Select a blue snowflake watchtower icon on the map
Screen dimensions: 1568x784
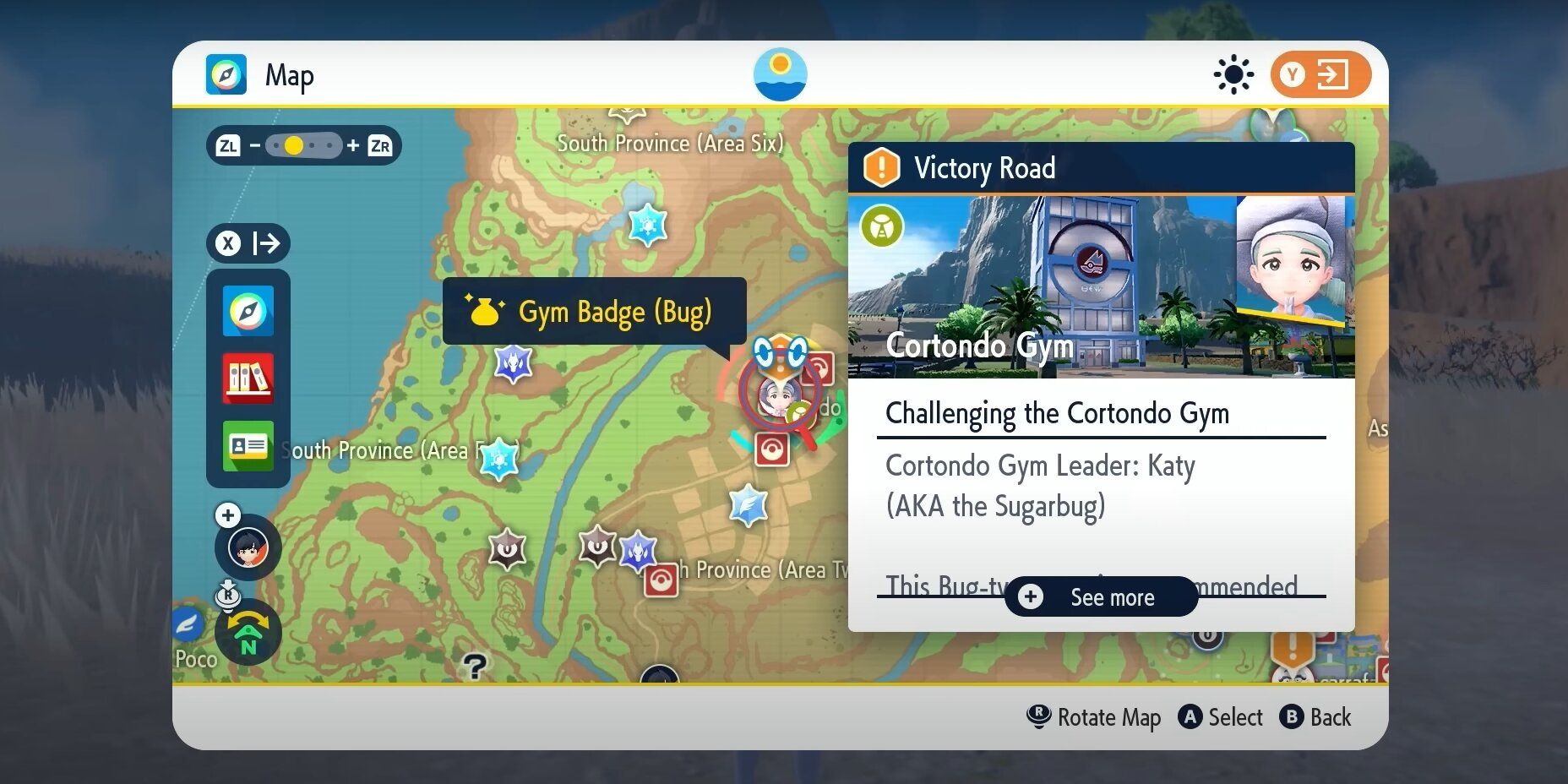(647, 226)
